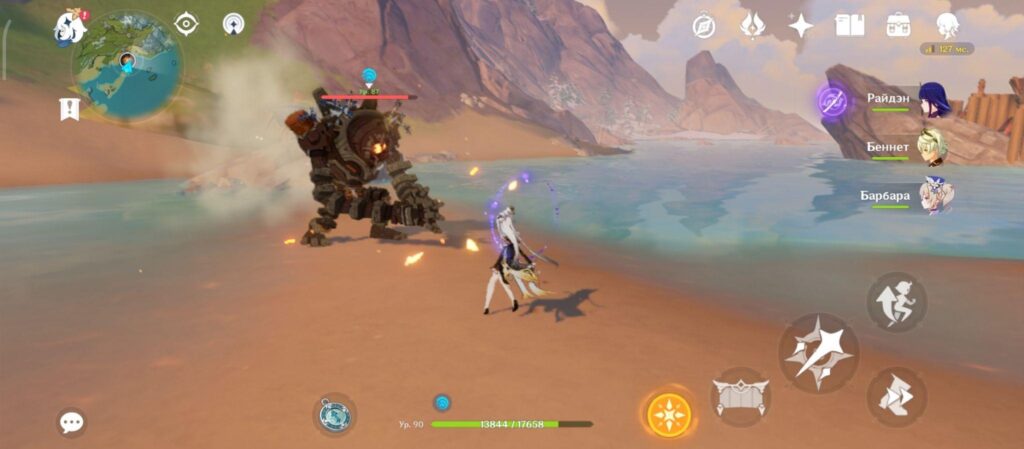Open the chat speech bubble
This screenshot has height=449, width=1024.
coord(71,422)
